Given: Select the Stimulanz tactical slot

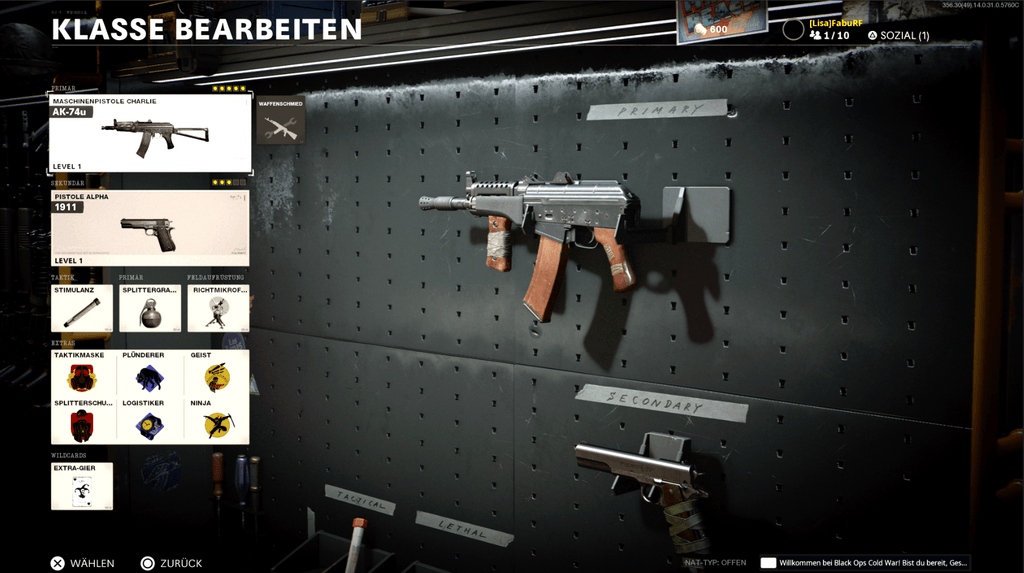Looking at the screenshot, I should tap(82, 308).
